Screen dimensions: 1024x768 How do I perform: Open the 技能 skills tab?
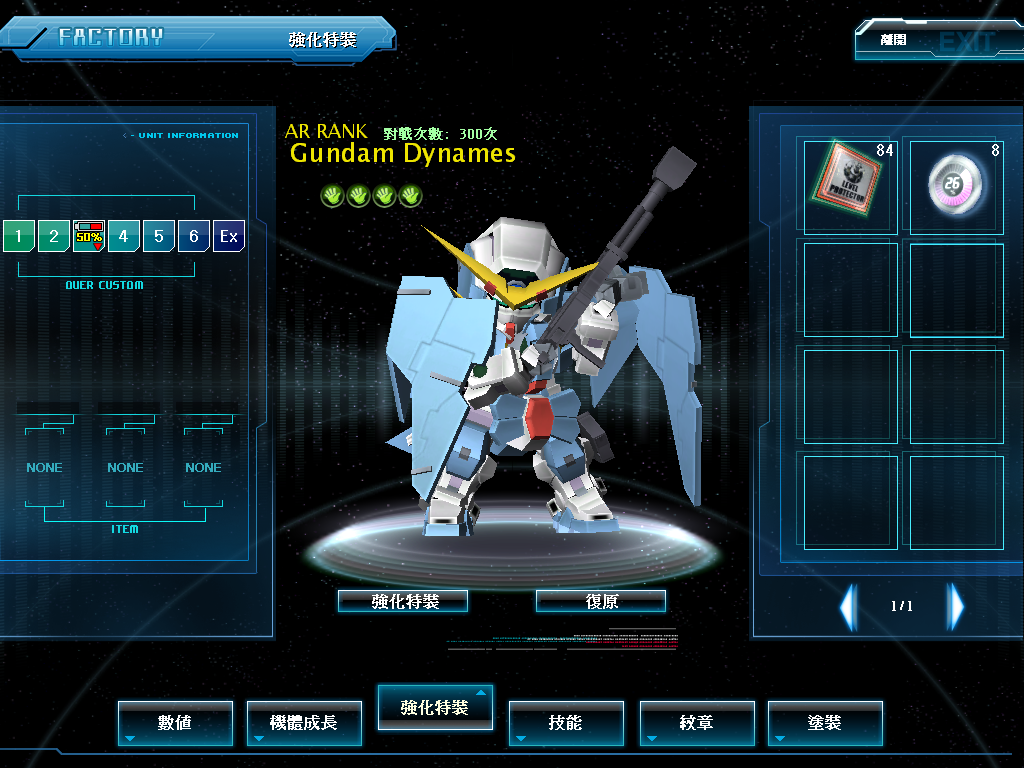(x=566, y=723)
